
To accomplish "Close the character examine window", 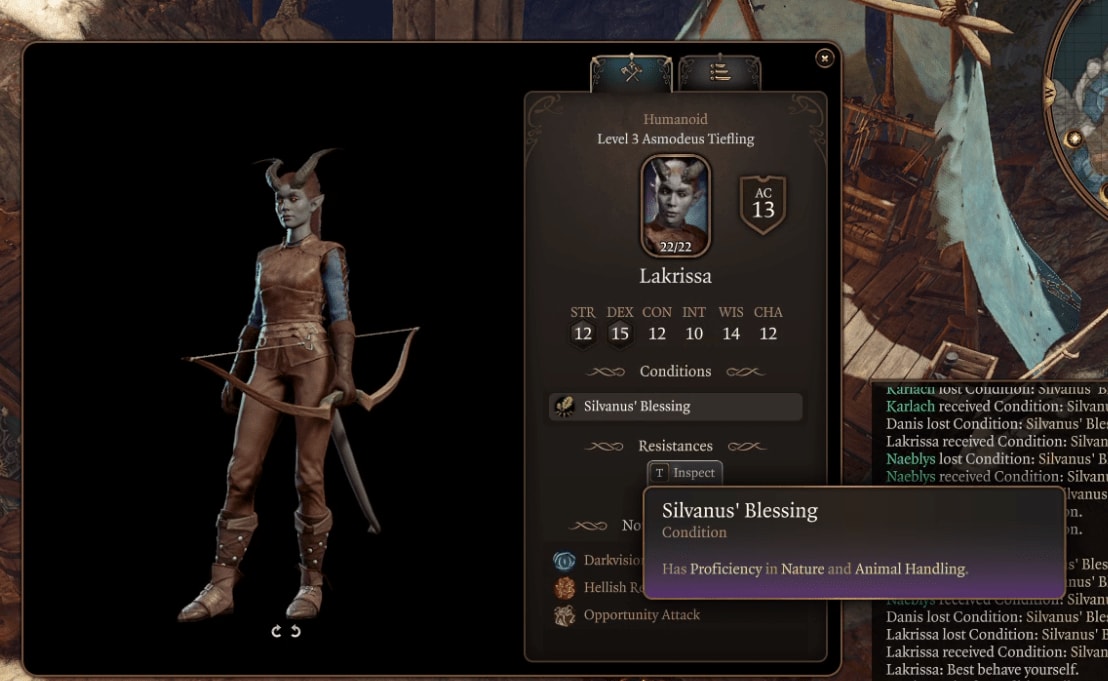I will [824, 58].
